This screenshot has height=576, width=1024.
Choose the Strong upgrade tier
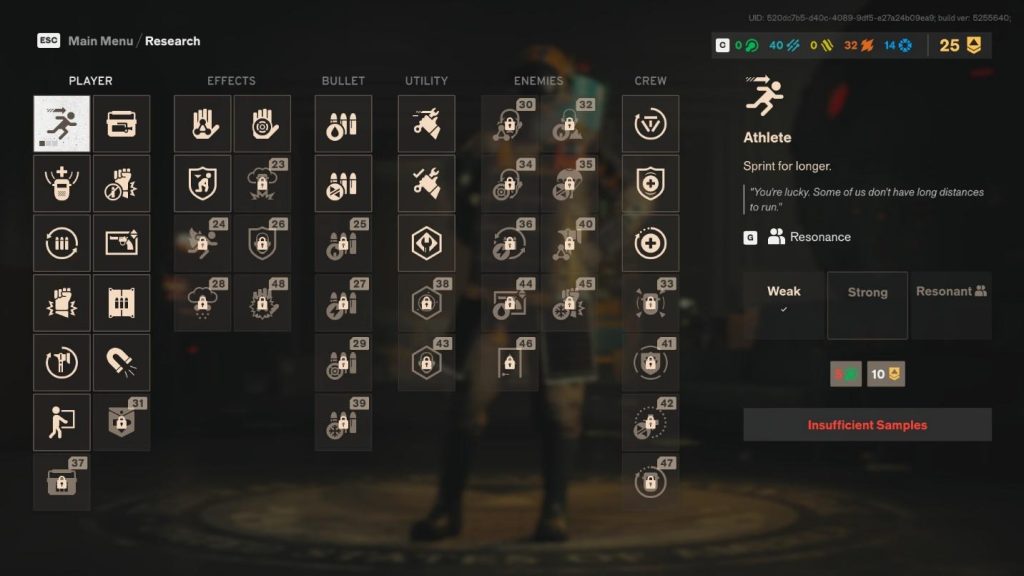coord(867,305)
